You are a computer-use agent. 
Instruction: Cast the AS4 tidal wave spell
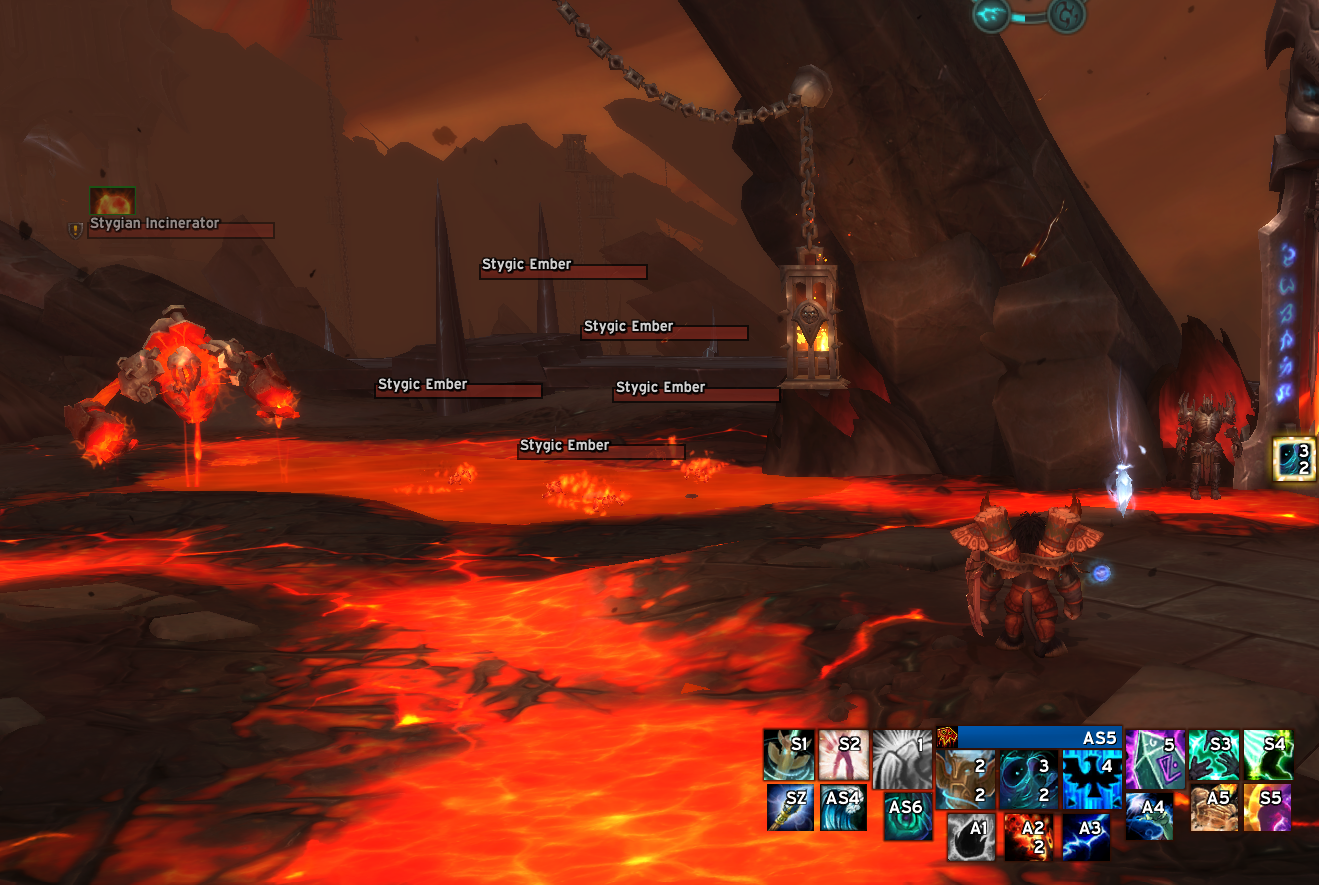(x=842, y=807)
